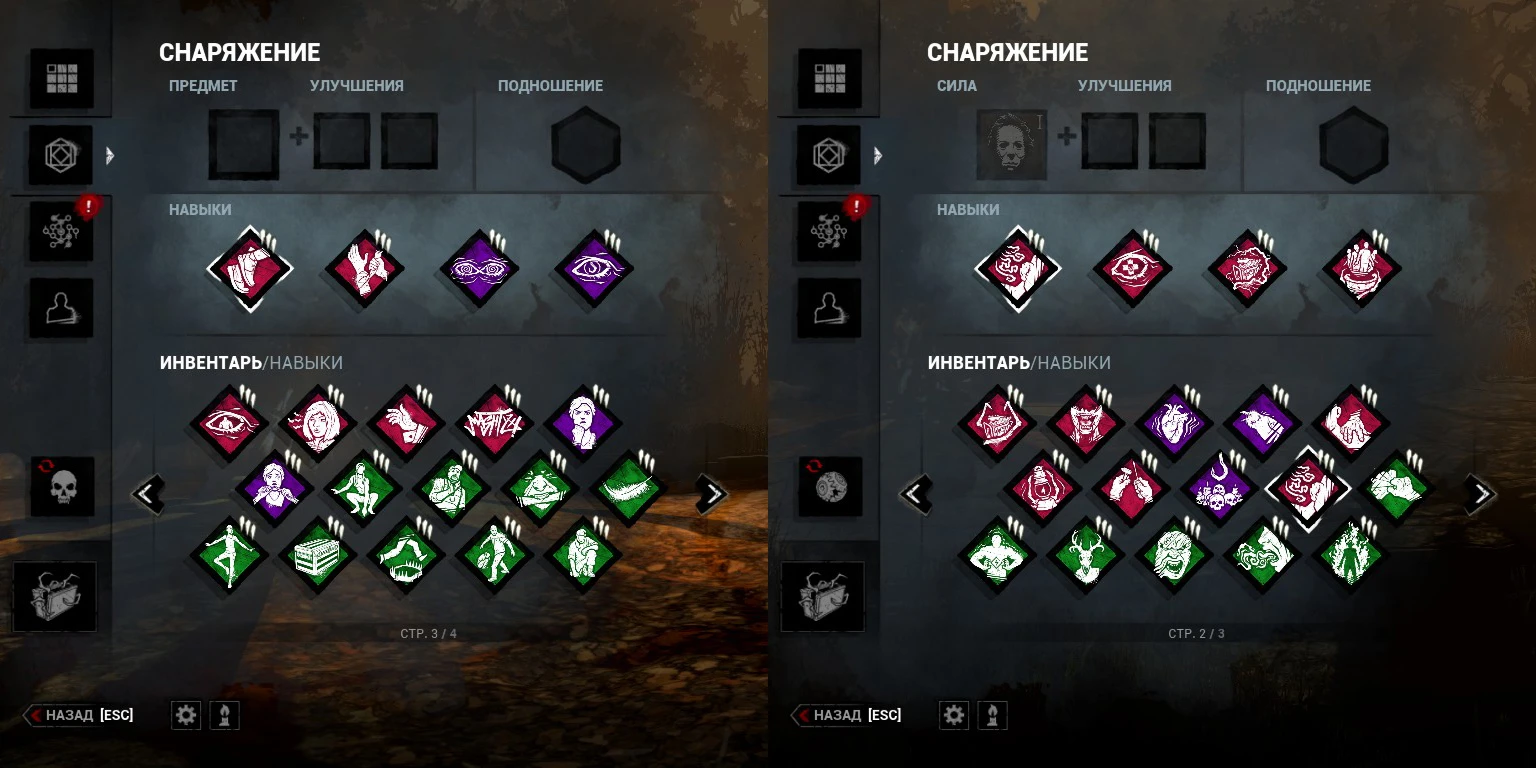Expand the killer panel sidebar via chevron arrow
Viewport: 1536px width, 768px height.
click(878, 156)
